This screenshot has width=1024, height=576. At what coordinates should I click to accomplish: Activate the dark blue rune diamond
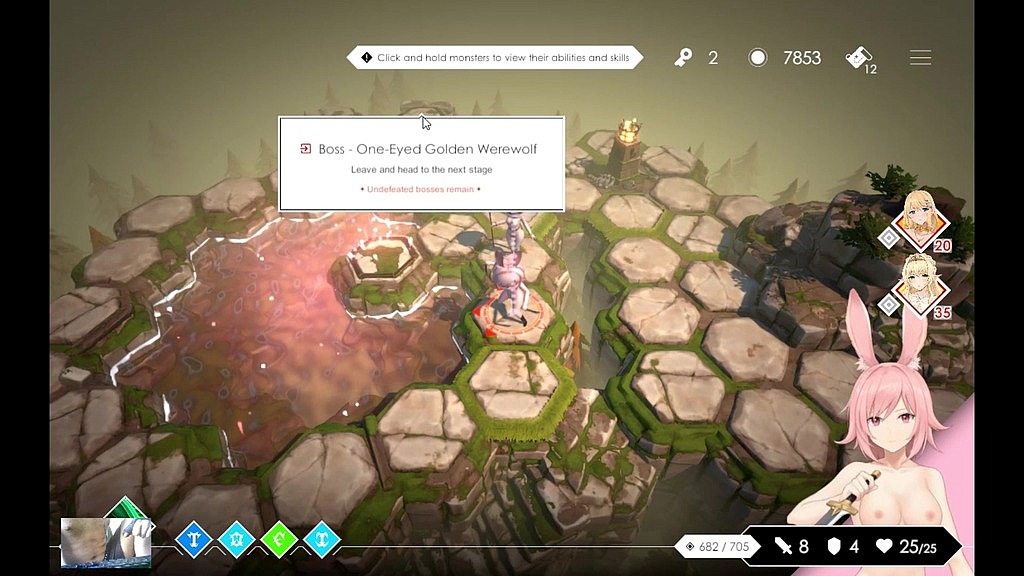point(193,540)
